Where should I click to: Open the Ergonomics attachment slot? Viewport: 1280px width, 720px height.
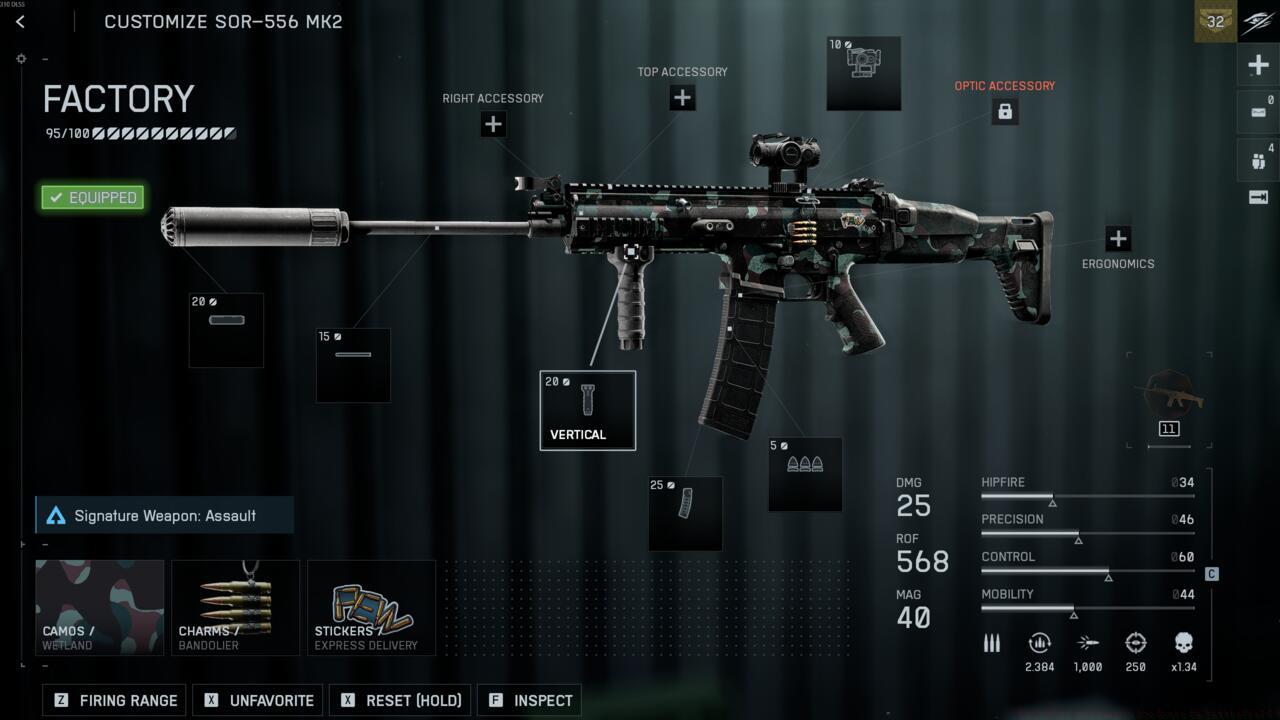(1117, 239)
